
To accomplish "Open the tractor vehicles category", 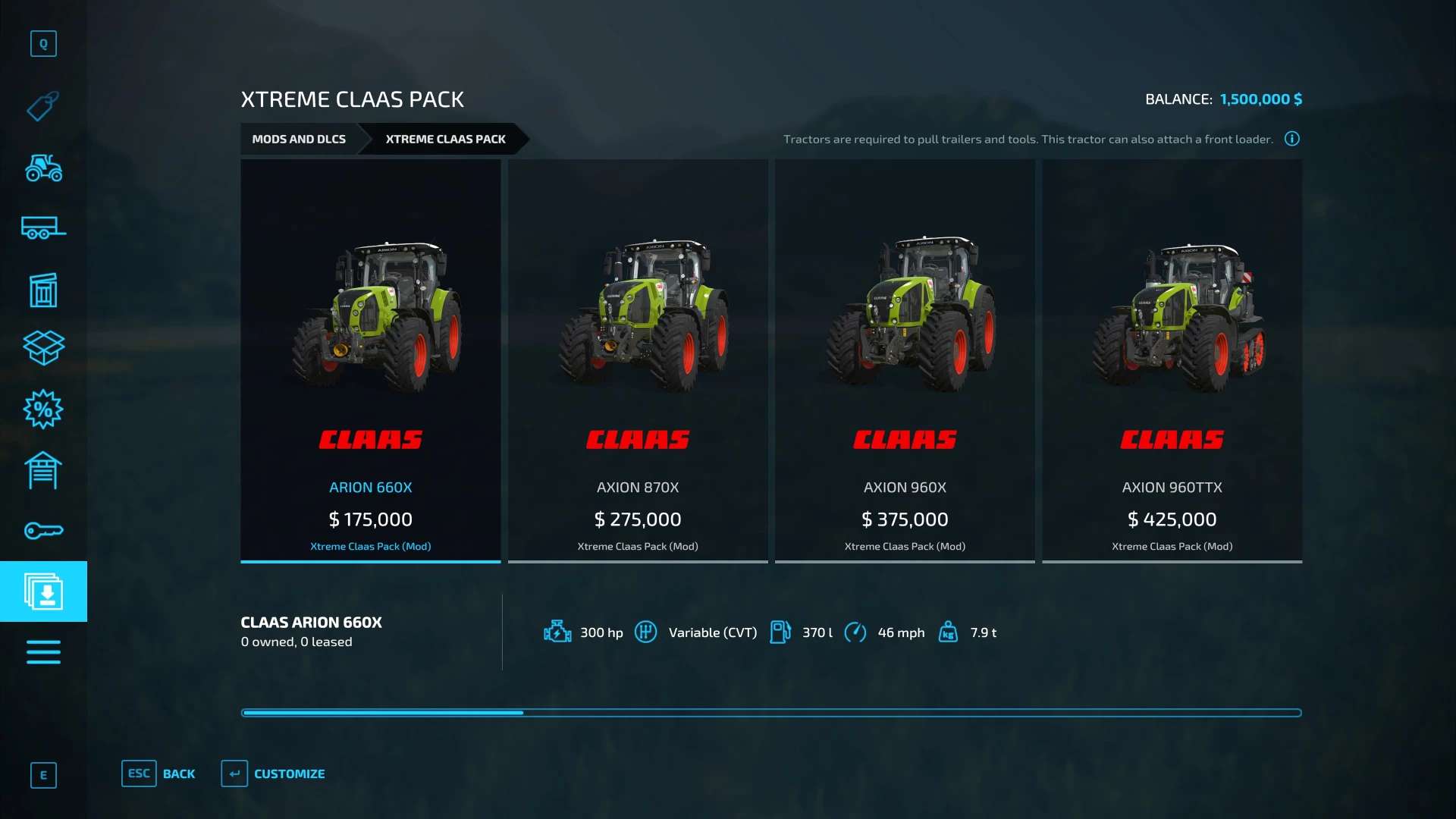I will [x=43, y=168].
